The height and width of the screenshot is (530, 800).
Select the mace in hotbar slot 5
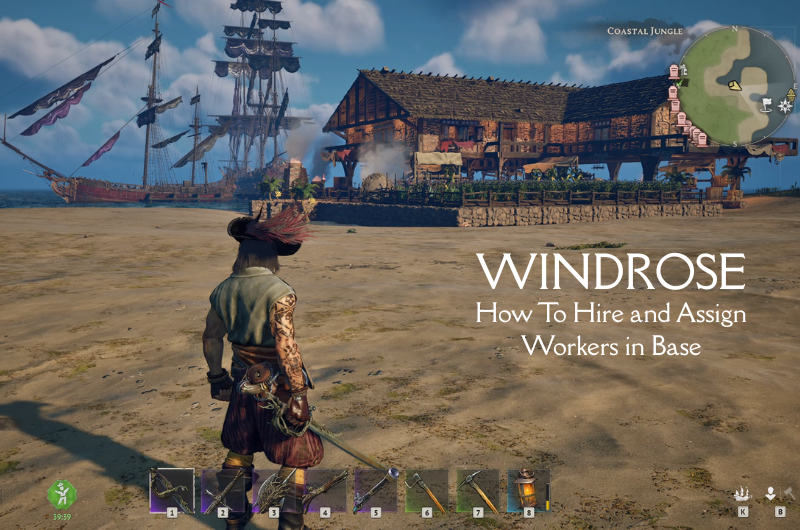pyautogui.click(x=376, y=491)
